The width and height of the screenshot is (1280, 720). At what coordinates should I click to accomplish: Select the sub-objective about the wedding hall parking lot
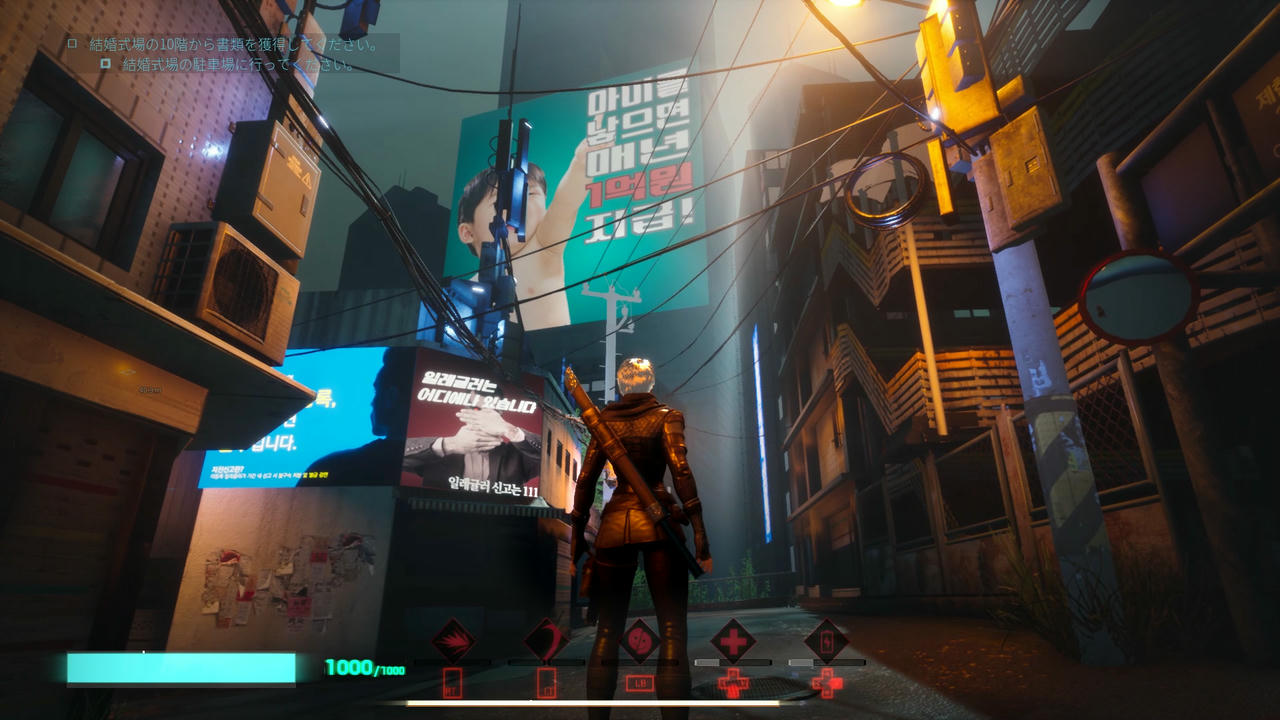[238, 64]
